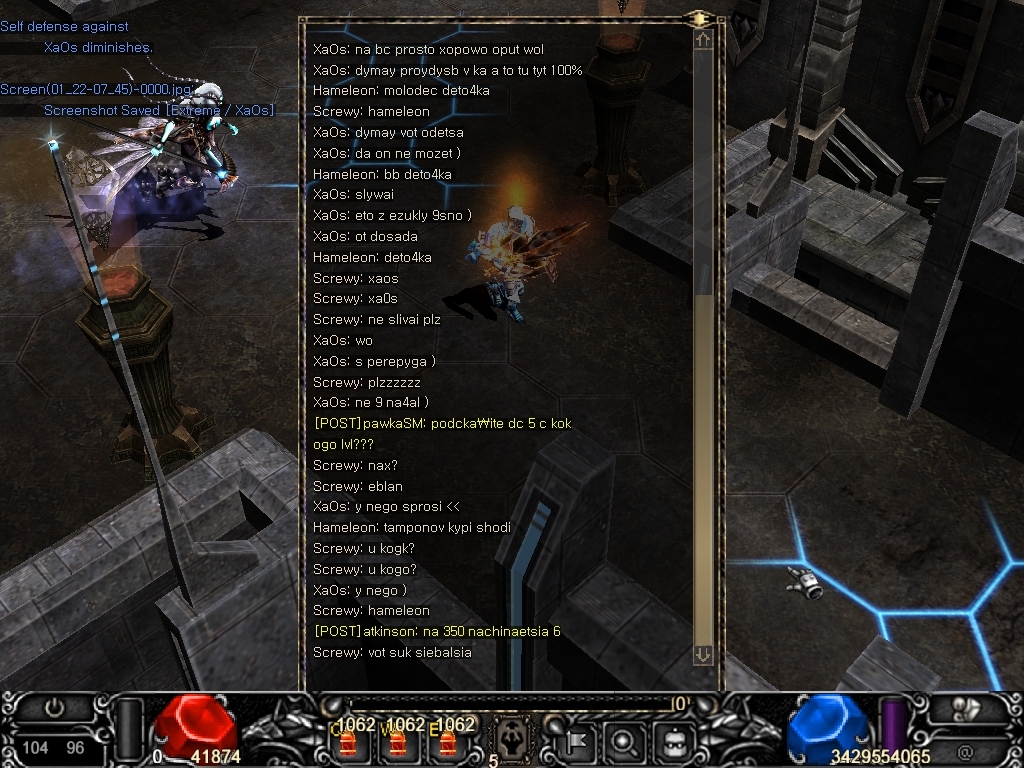Use the first potion slot

pos(348,742)
